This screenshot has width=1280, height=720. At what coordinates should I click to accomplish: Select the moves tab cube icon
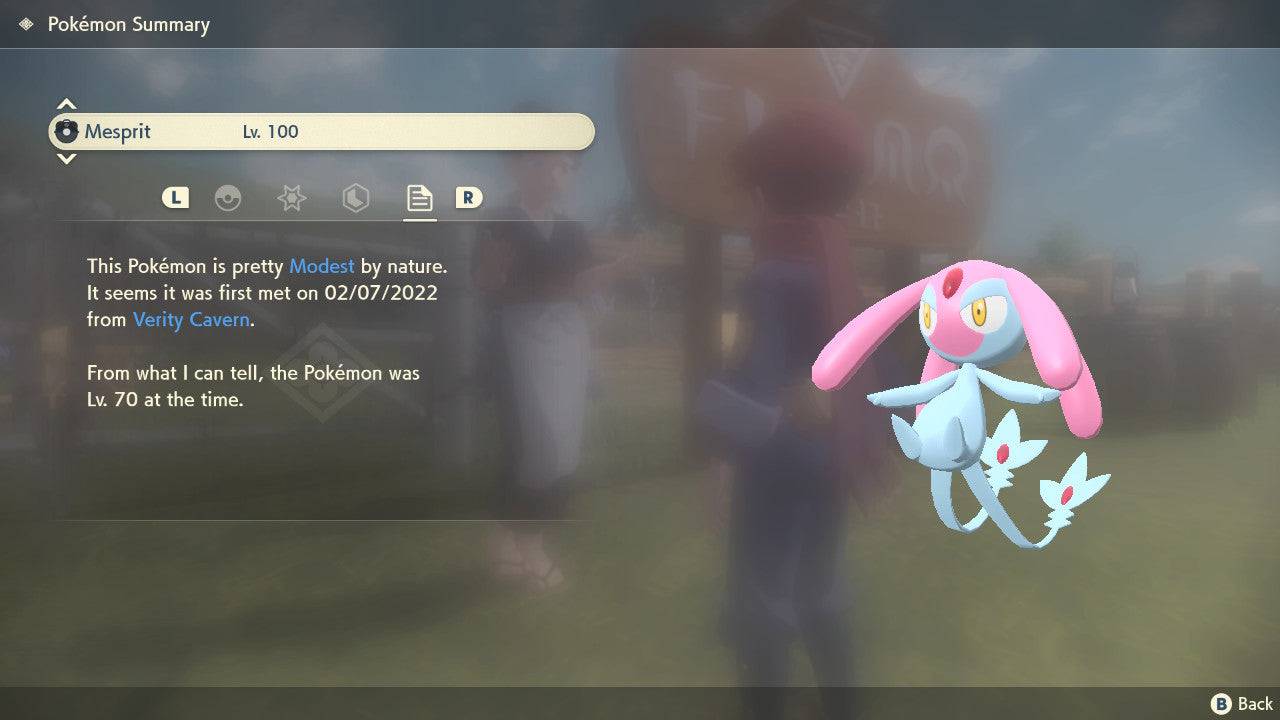pos(355,198)
